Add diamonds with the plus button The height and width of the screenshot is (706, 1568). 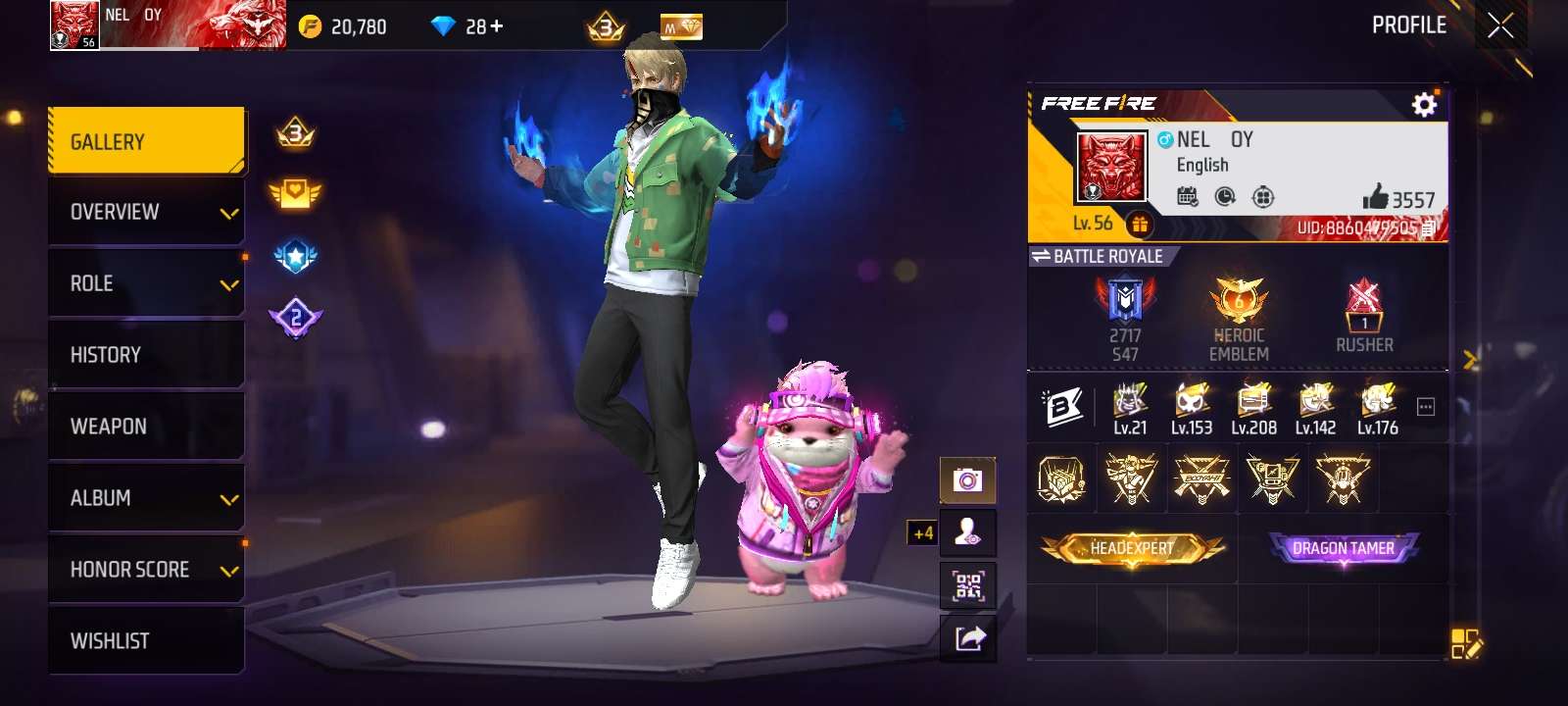(x=497, y=26)
